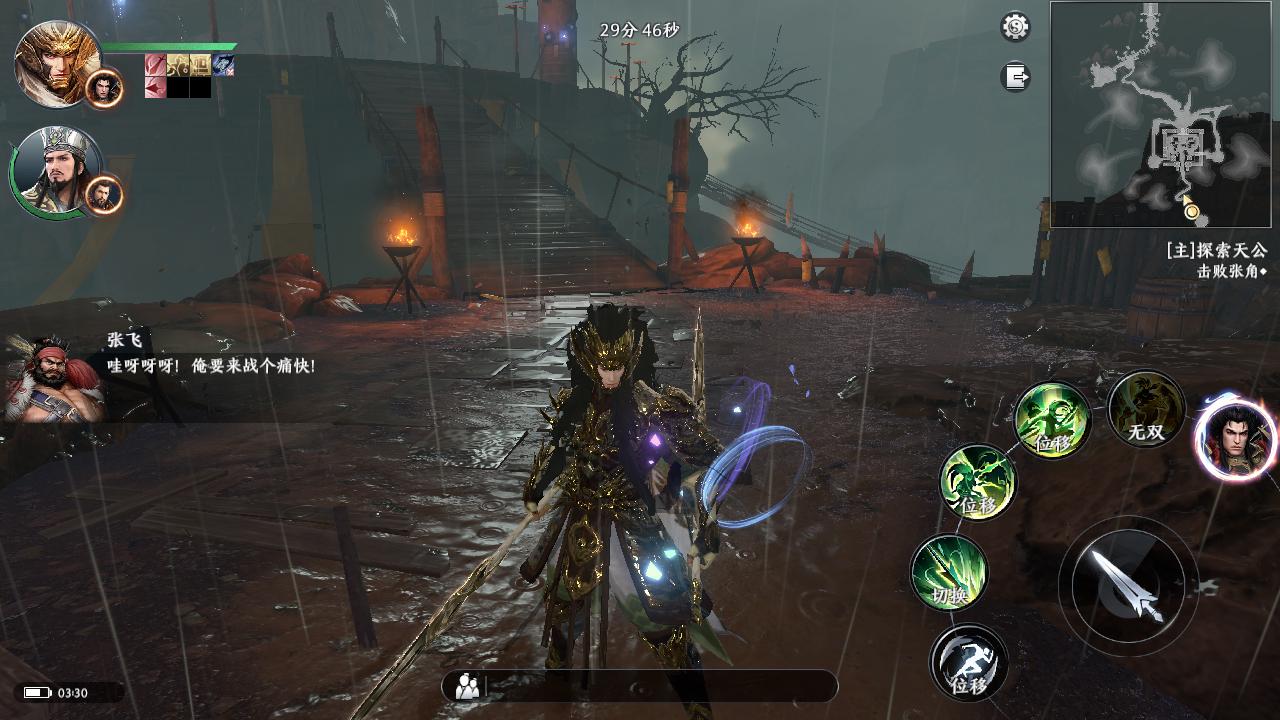Tap the spear basic attack button
Viewport: 1280px width, 720px height.
coord(1127,585)
